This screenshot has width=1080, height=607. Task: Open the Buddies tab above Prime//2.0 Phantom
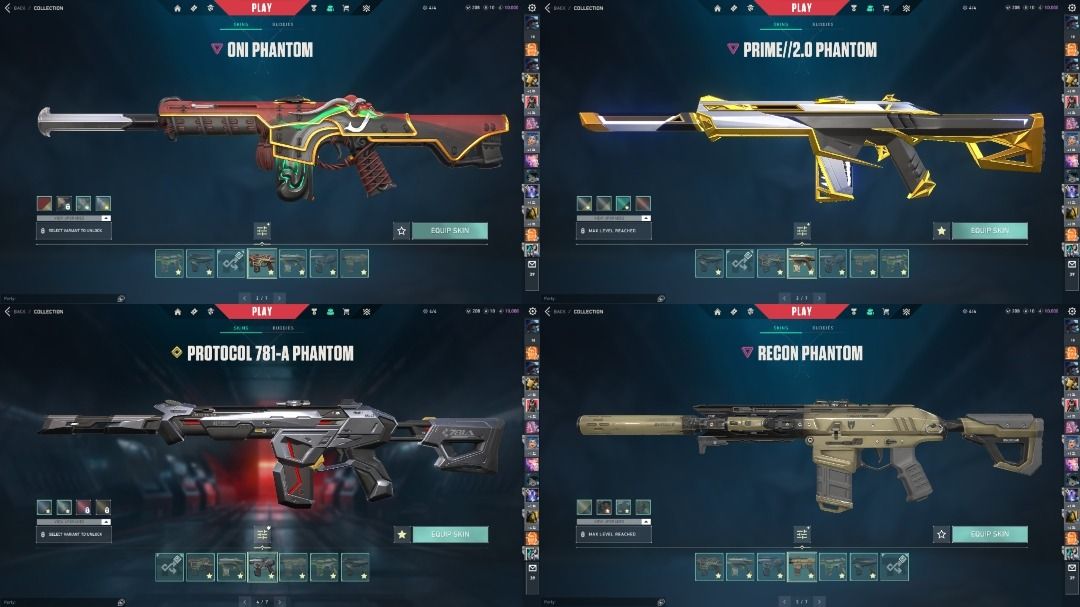(823, 23)
